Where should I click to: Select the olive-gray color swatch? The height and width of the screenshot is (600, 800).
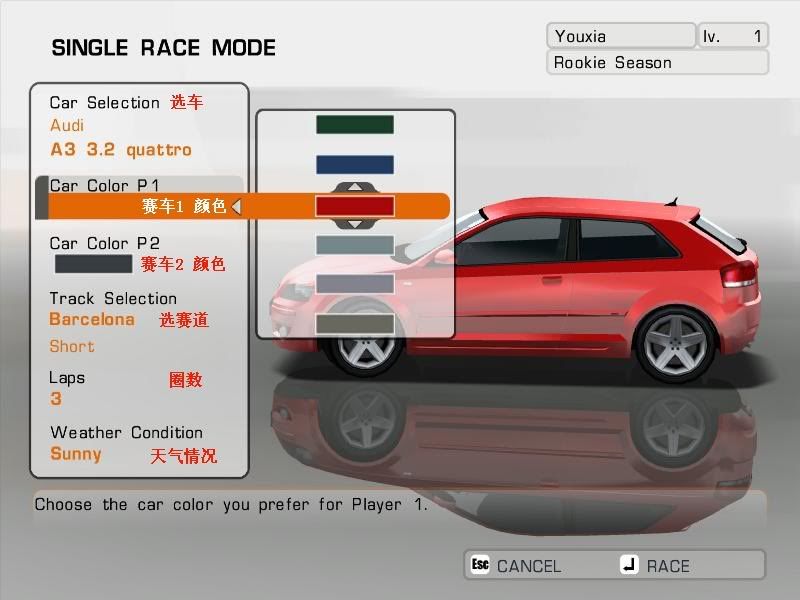(x=355, y=324)
